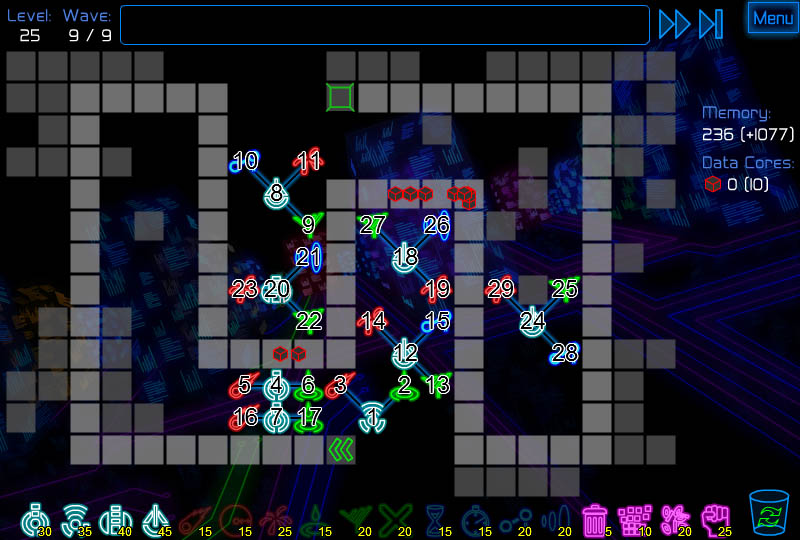Screen dimensions: 800x540
Task: Pick the hourglass module costing 15
Action: (x=436, y=519)
